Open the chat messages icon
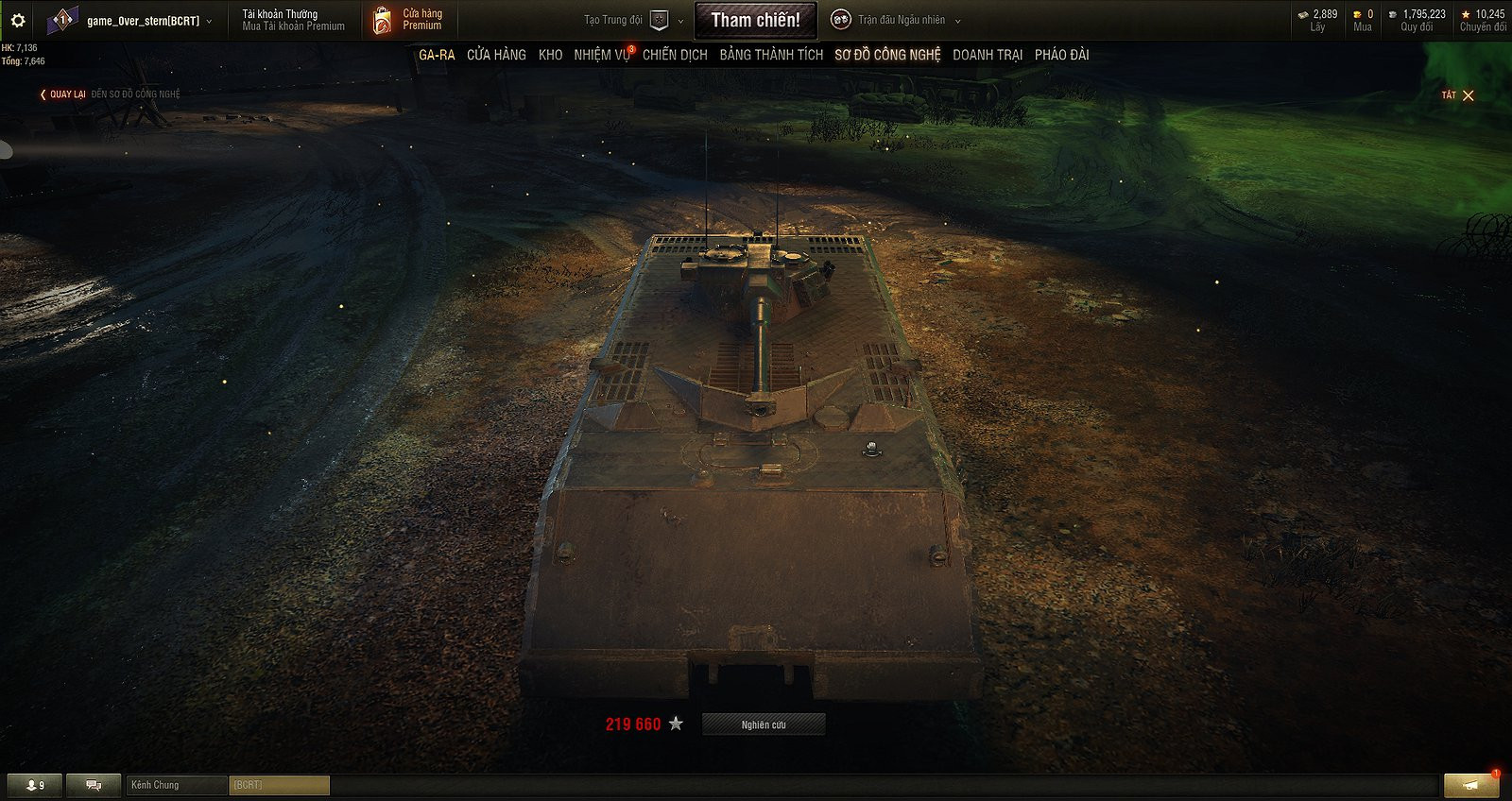The width and height of the screenshot is (1512, 801). coord(92,784)
